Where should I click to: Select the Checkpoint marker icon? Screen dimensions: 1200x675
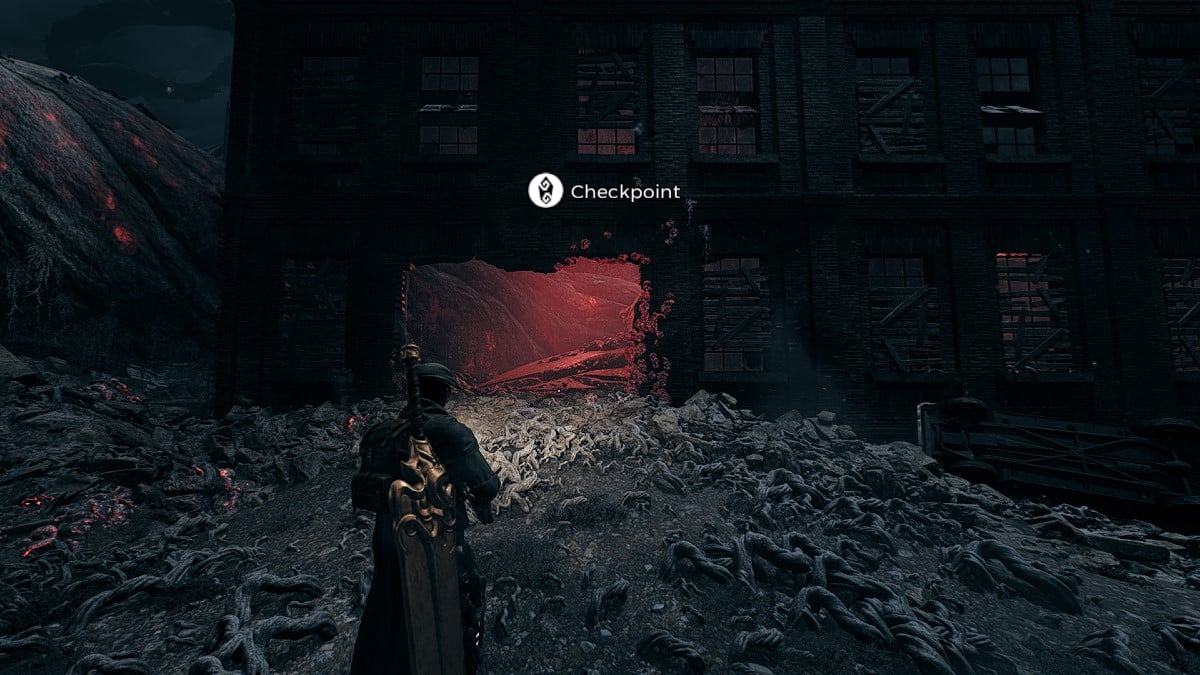pos(545,191)
